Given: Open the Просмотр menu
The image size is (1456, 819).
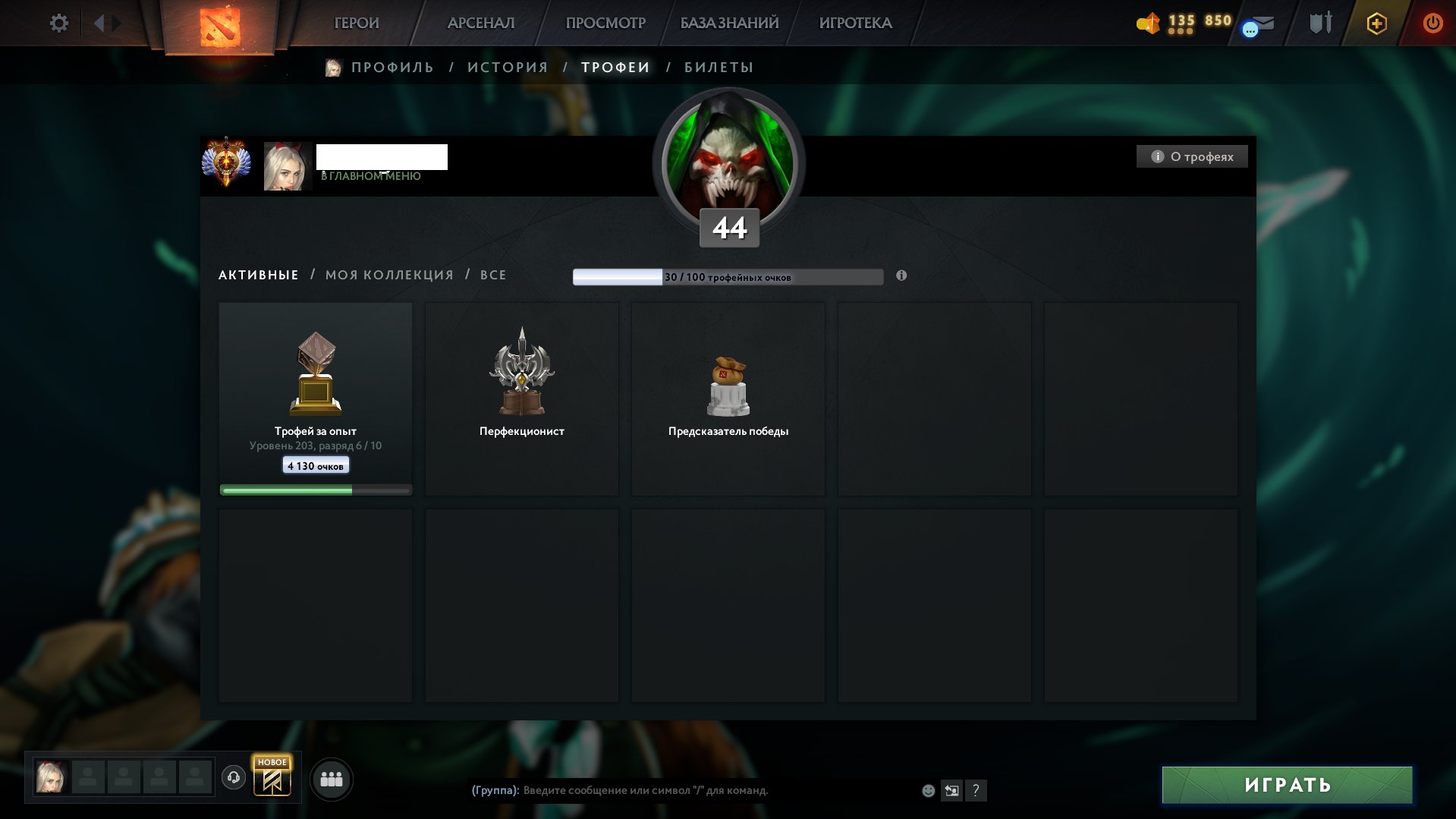Looking at the screenshot, I should point(605,24).
